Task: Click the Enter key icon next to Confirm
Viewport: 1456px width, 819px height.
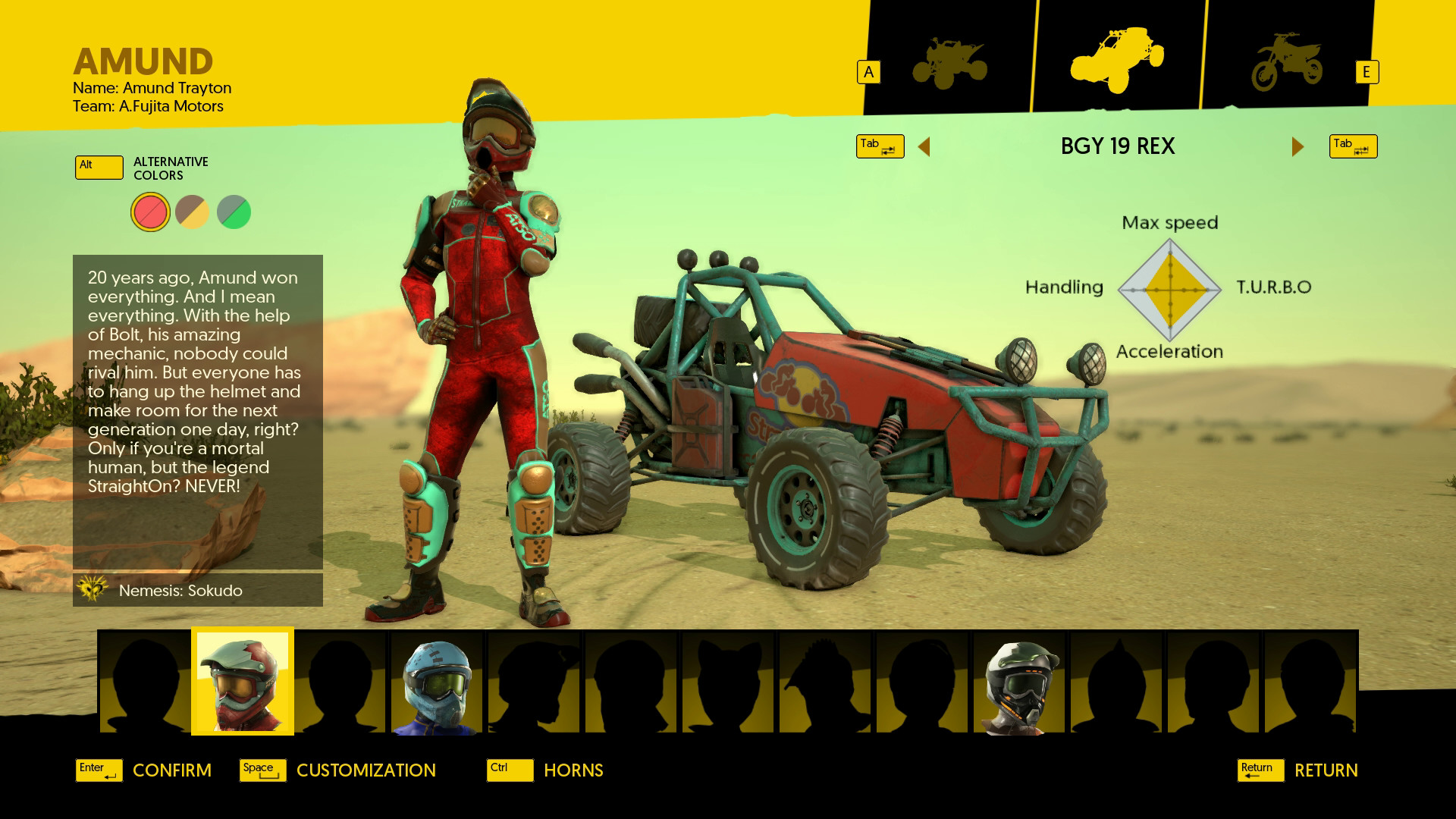Action: pyautogui.click(x=98, y=769)
